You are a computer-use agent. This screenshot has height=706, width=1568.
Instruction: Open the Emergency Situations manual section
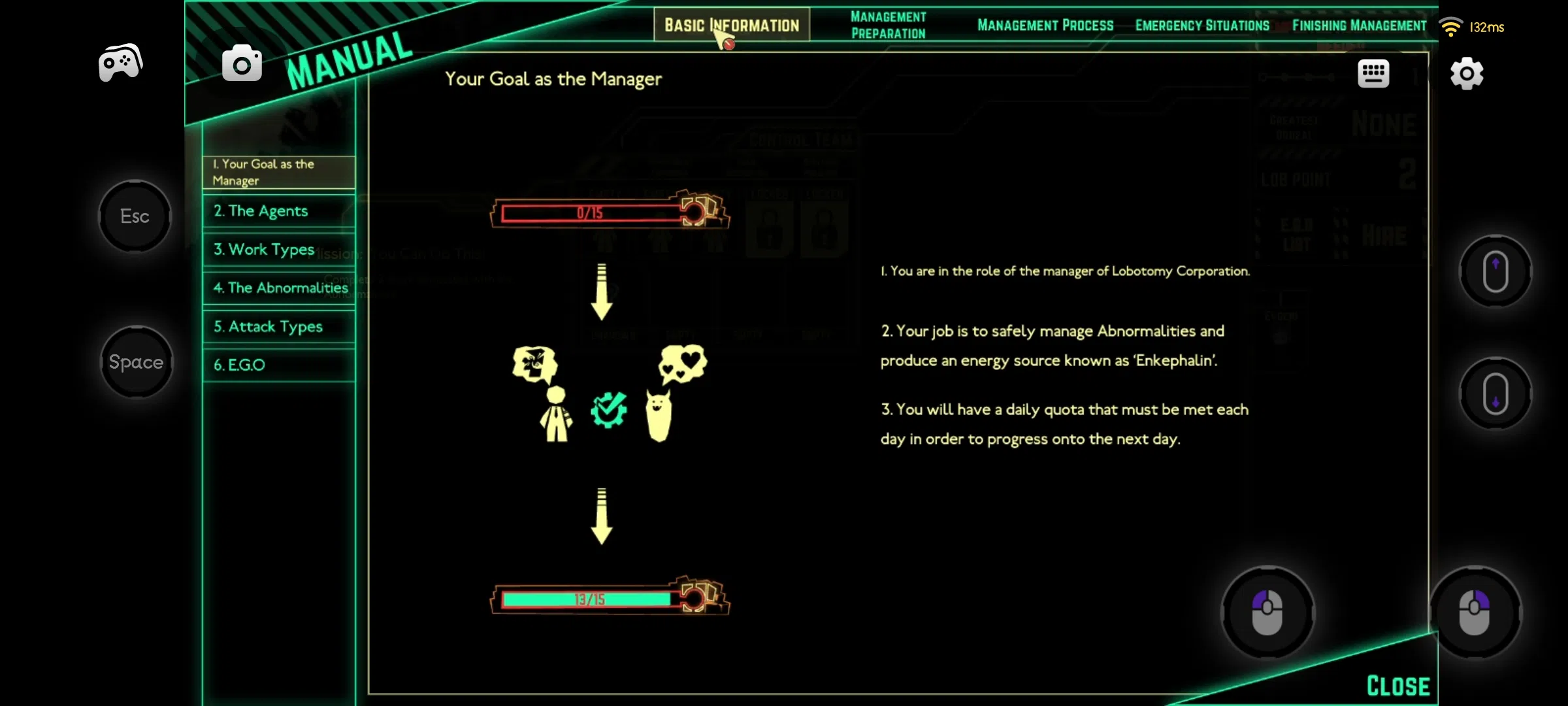coord(1202,25)
